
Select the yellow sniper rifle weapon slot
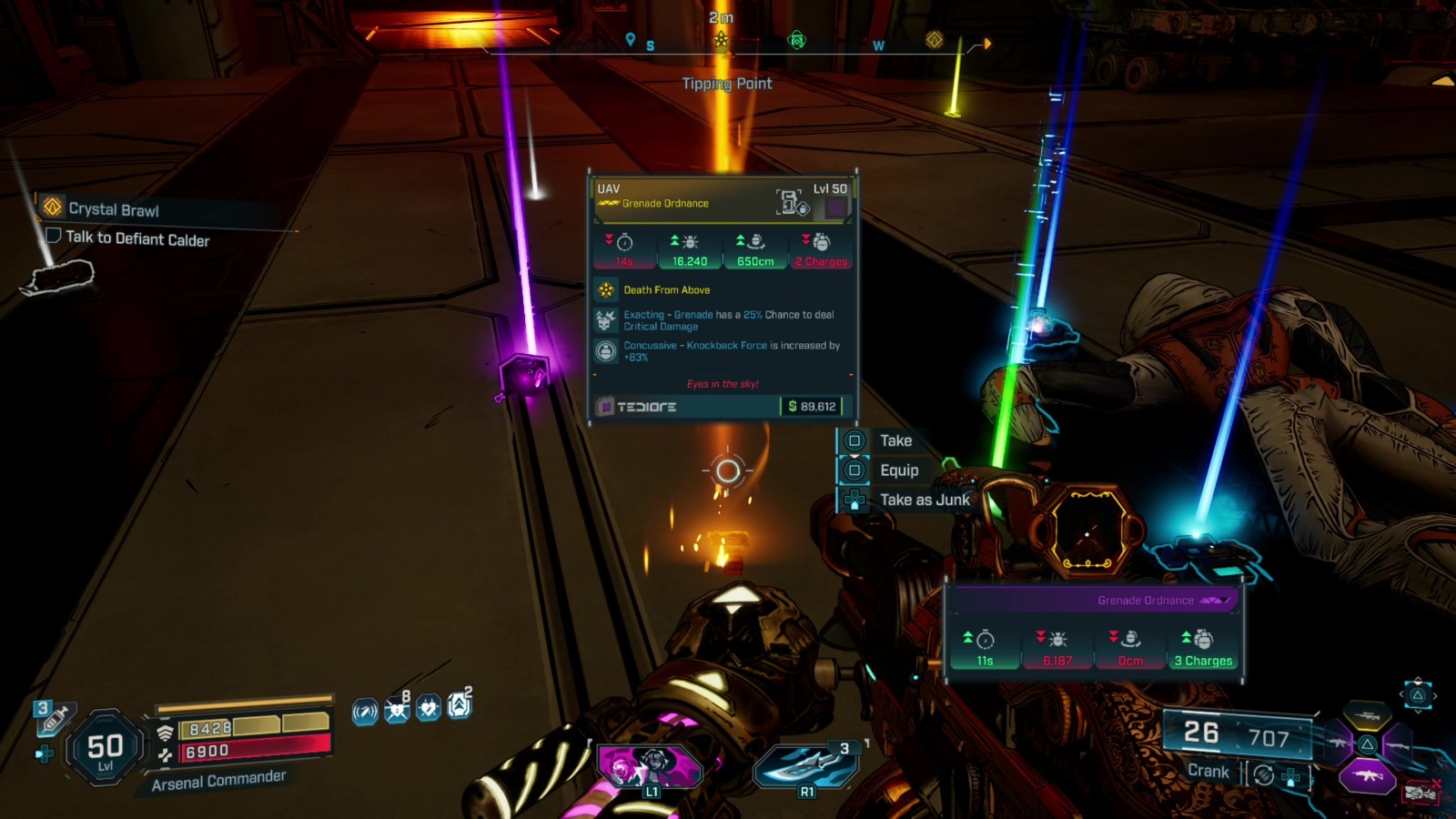pos(1367,717)
